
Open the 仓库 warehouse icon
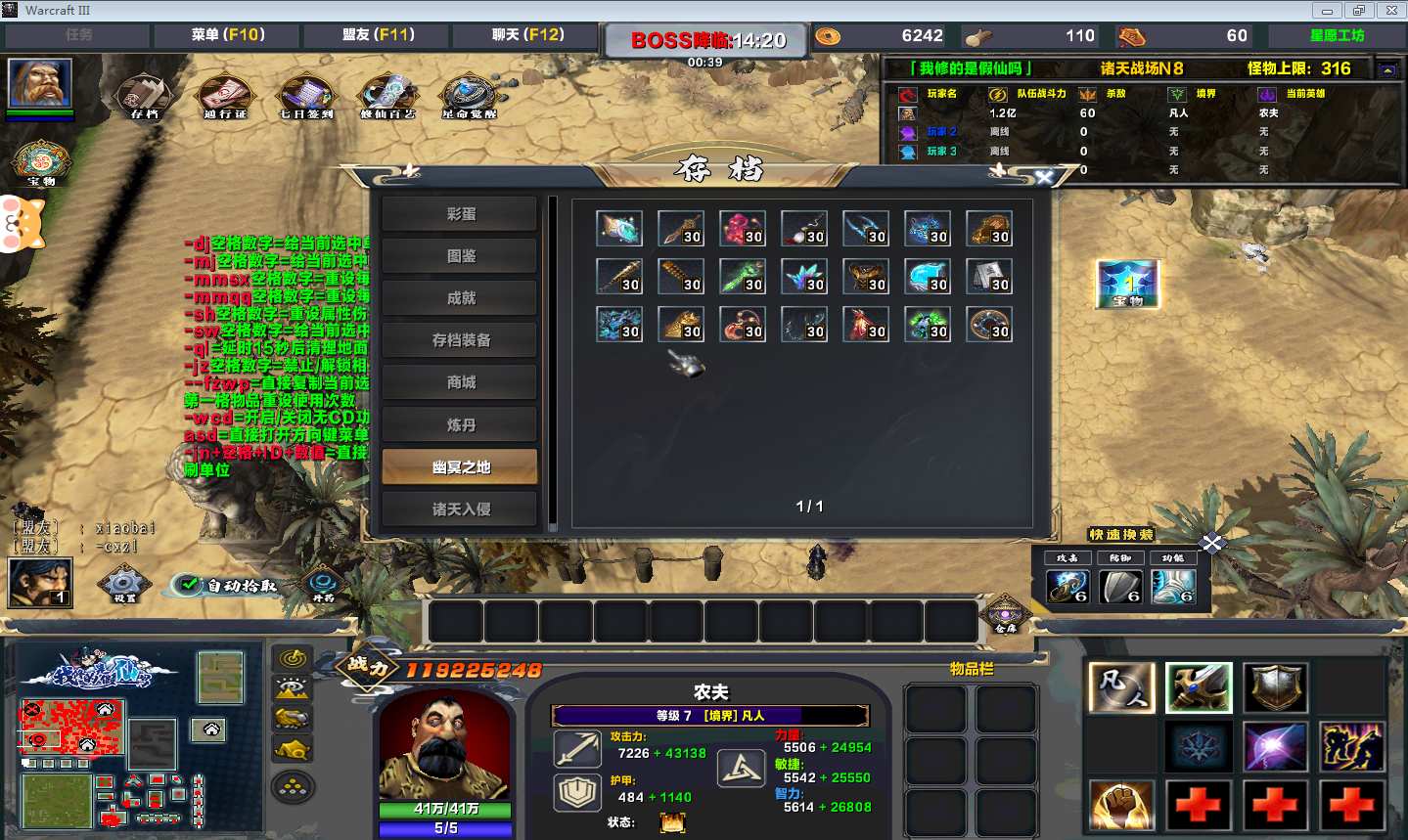pos(1005,613)
